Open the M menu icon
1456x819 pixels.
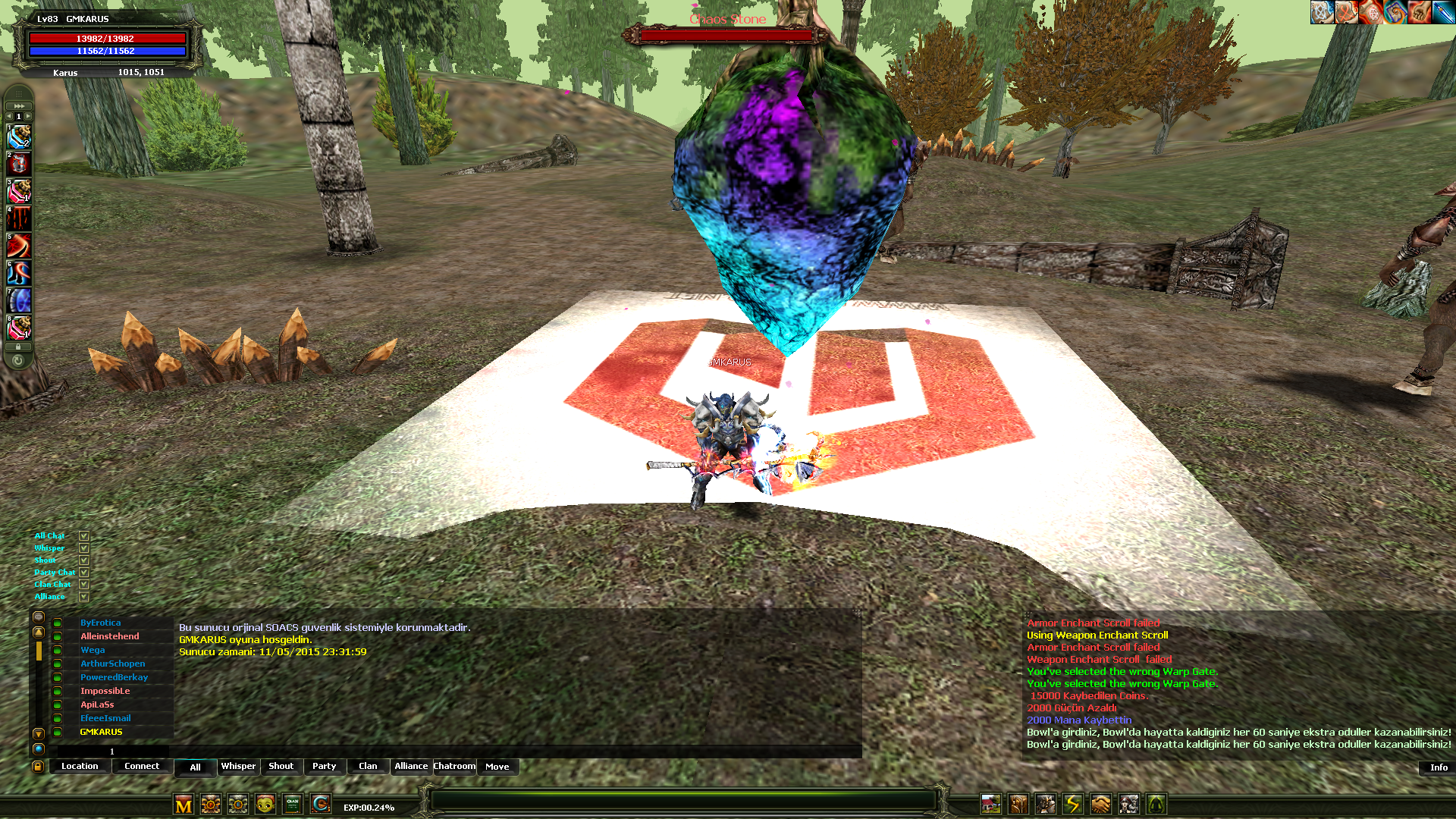click(184, 805)
